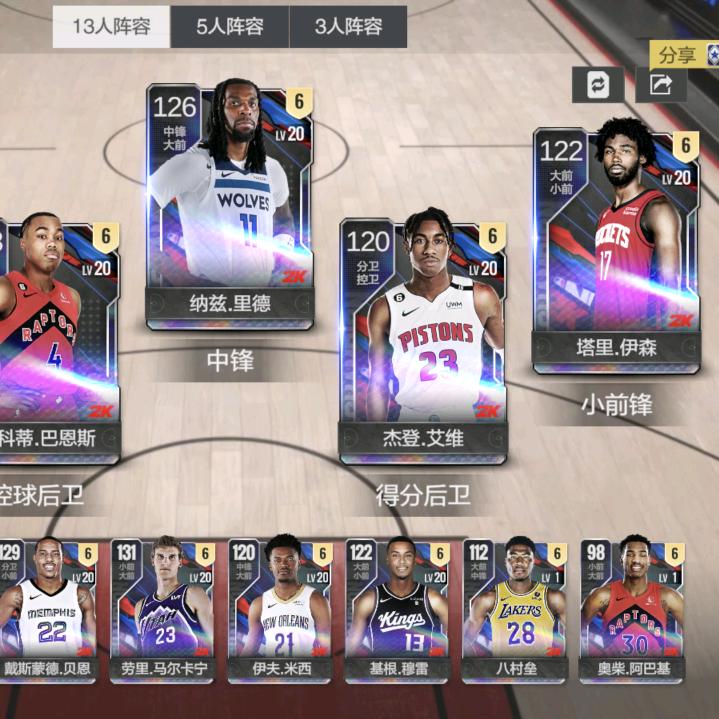Click the swap arrows refresh button
Image resolution: width=719 pixels, height=719 pixels.
point(597,85)
